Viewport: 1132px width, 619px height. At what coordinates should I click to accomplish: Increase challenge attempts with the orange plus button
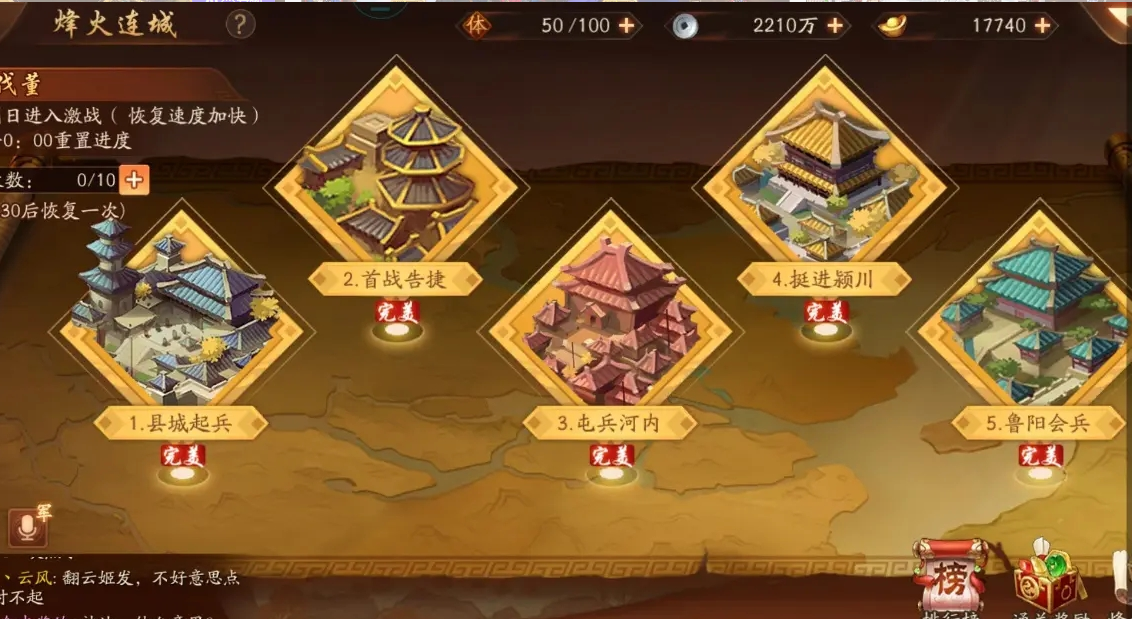(x=133, y=180)
